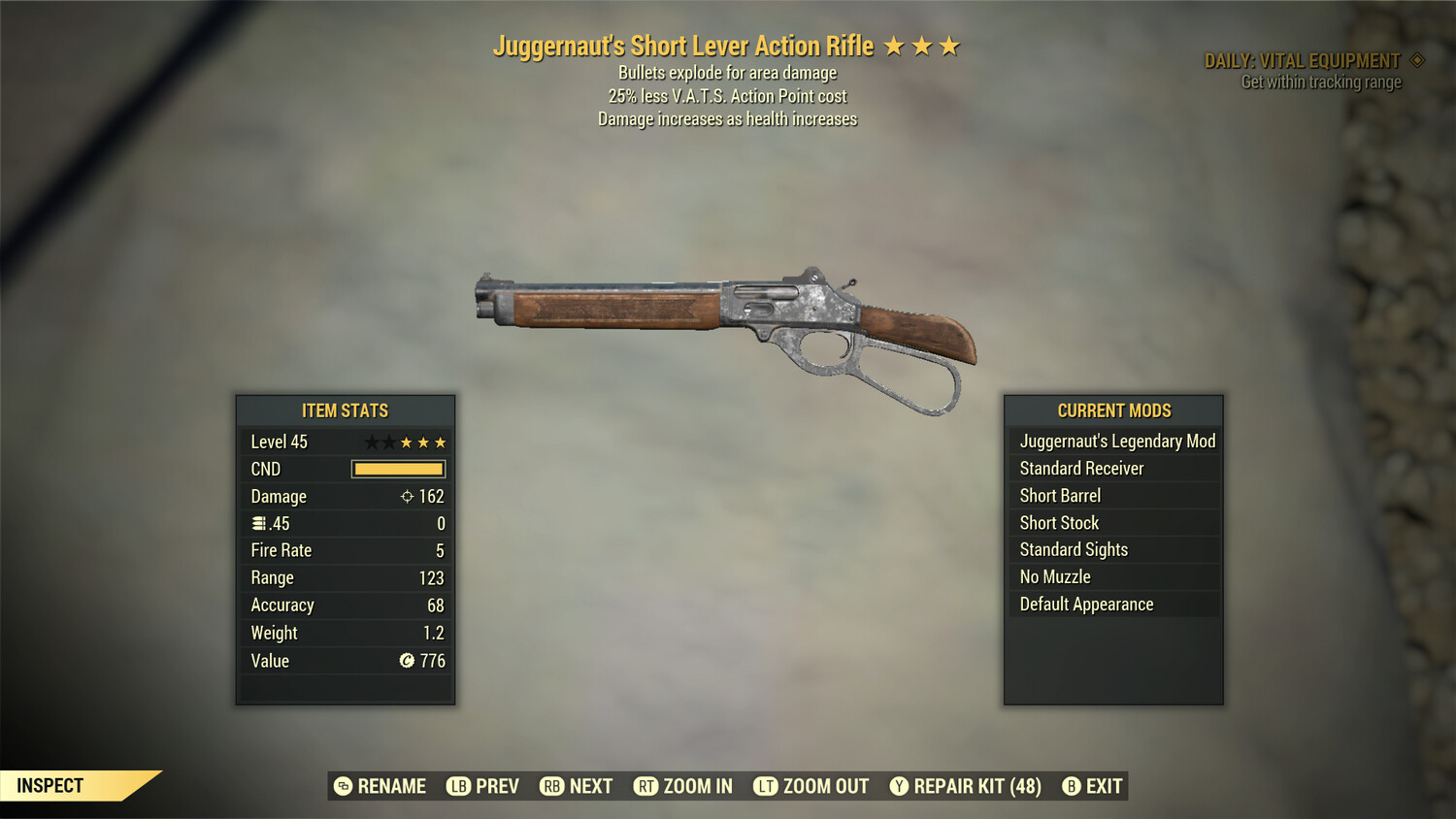Click the controller icon beside Rename
1456x819 pixels.
coord(342,786)
